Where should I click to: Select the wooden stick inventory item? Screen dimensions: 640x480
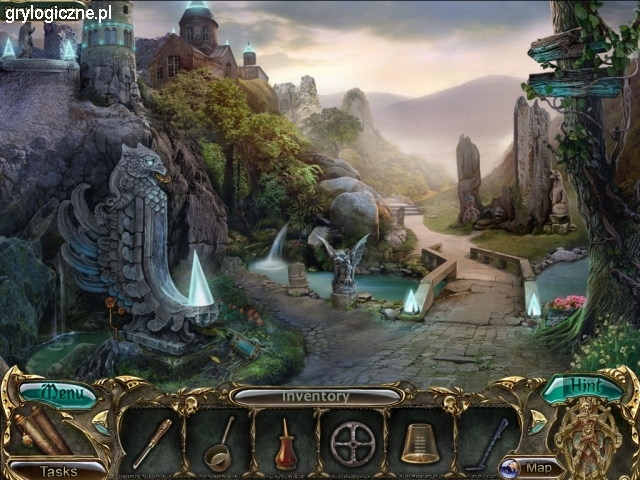[152, 442]
